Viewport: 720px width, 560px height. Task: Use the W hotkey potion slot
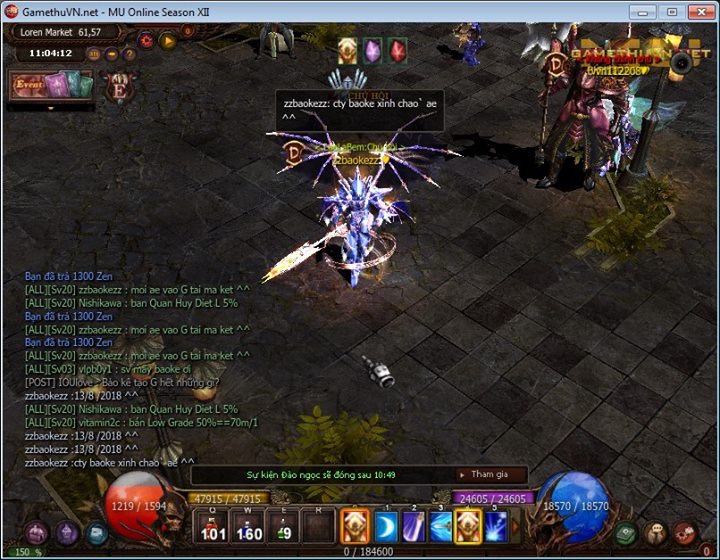(x=249, y=526)
